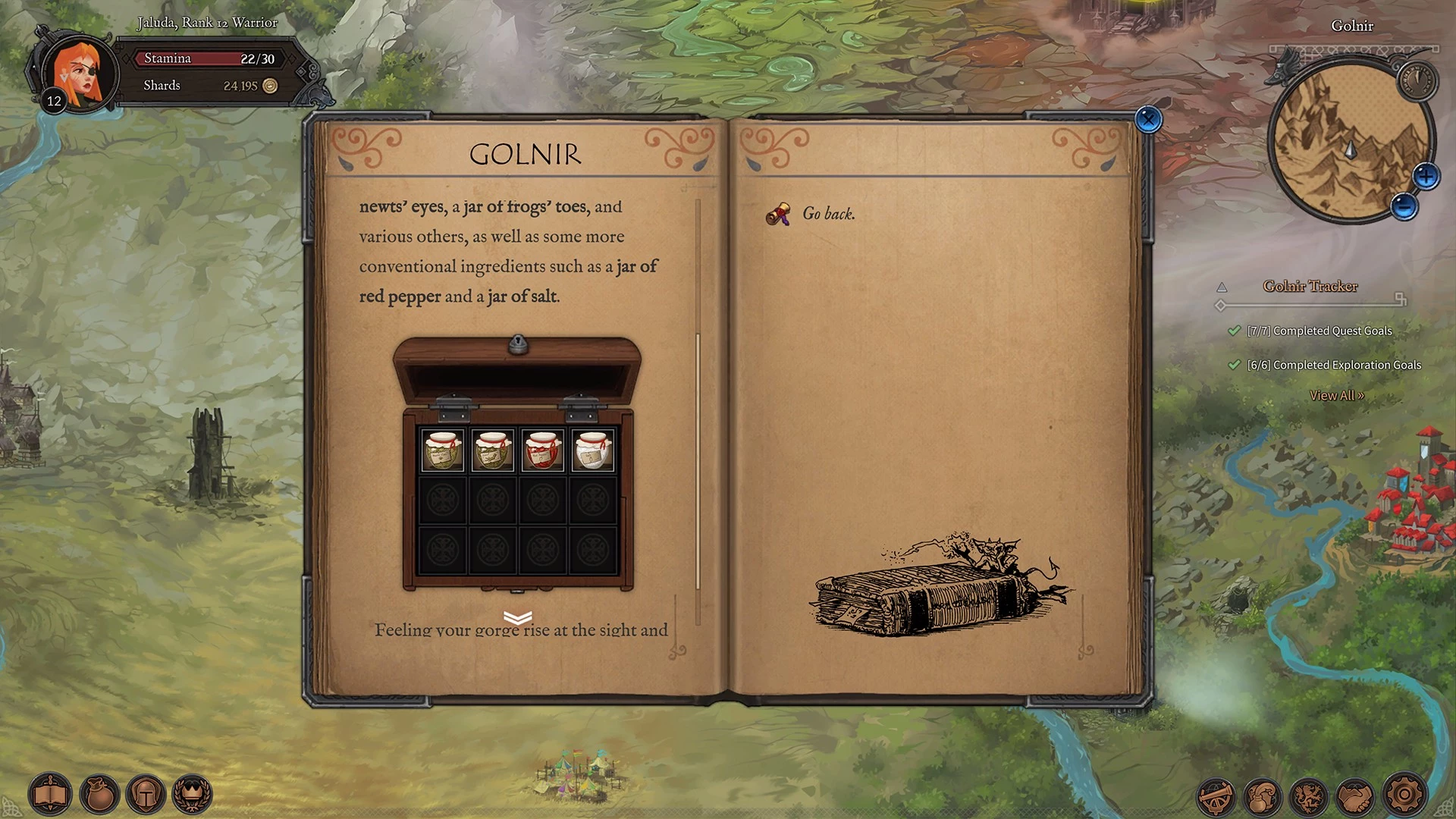The width and height of the screenshot is (1456, 819).
Task: Select the heraldic lion icon
Action: (x=1310, y=796)
